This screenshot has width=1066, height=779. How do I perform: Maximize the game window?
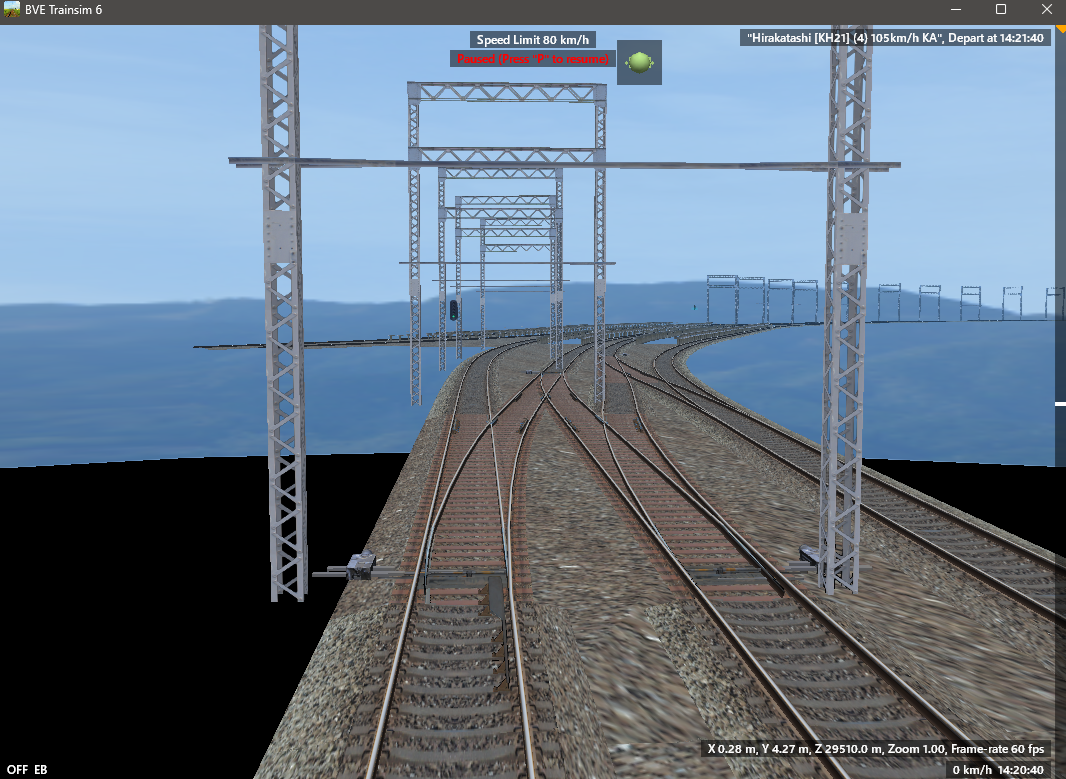(1001, 10)
